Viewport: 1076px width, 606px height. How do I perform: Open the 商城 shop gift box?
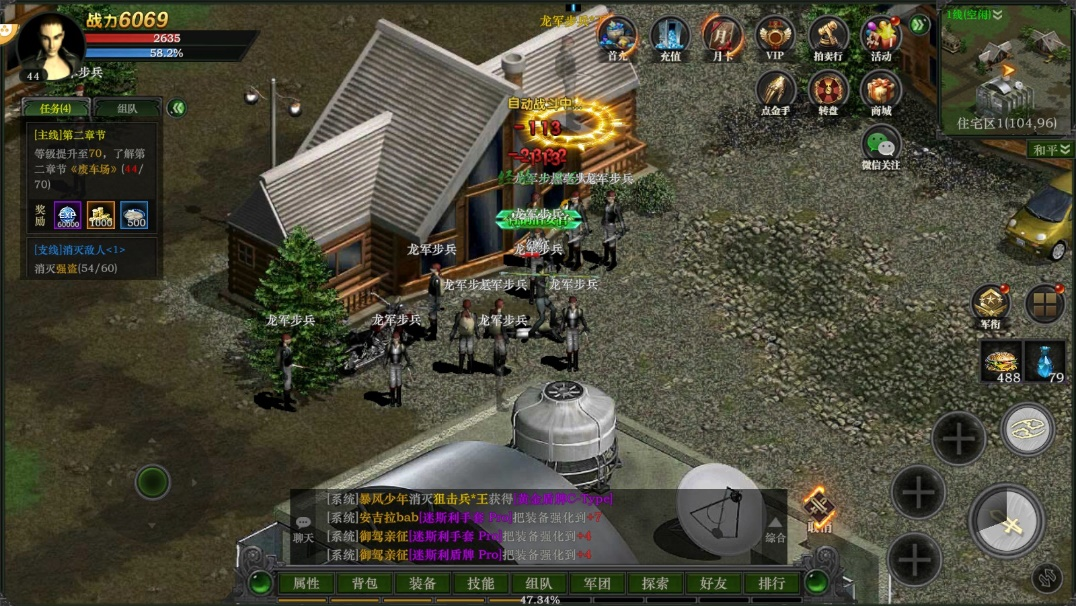[881, 91]
